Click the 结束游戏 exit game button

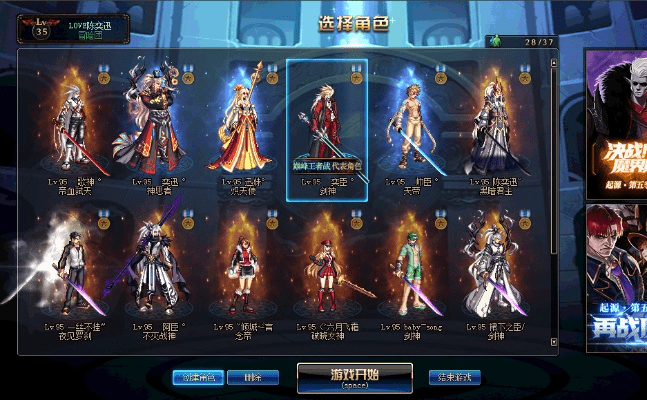pyautogui.click(x=455, y=377)
